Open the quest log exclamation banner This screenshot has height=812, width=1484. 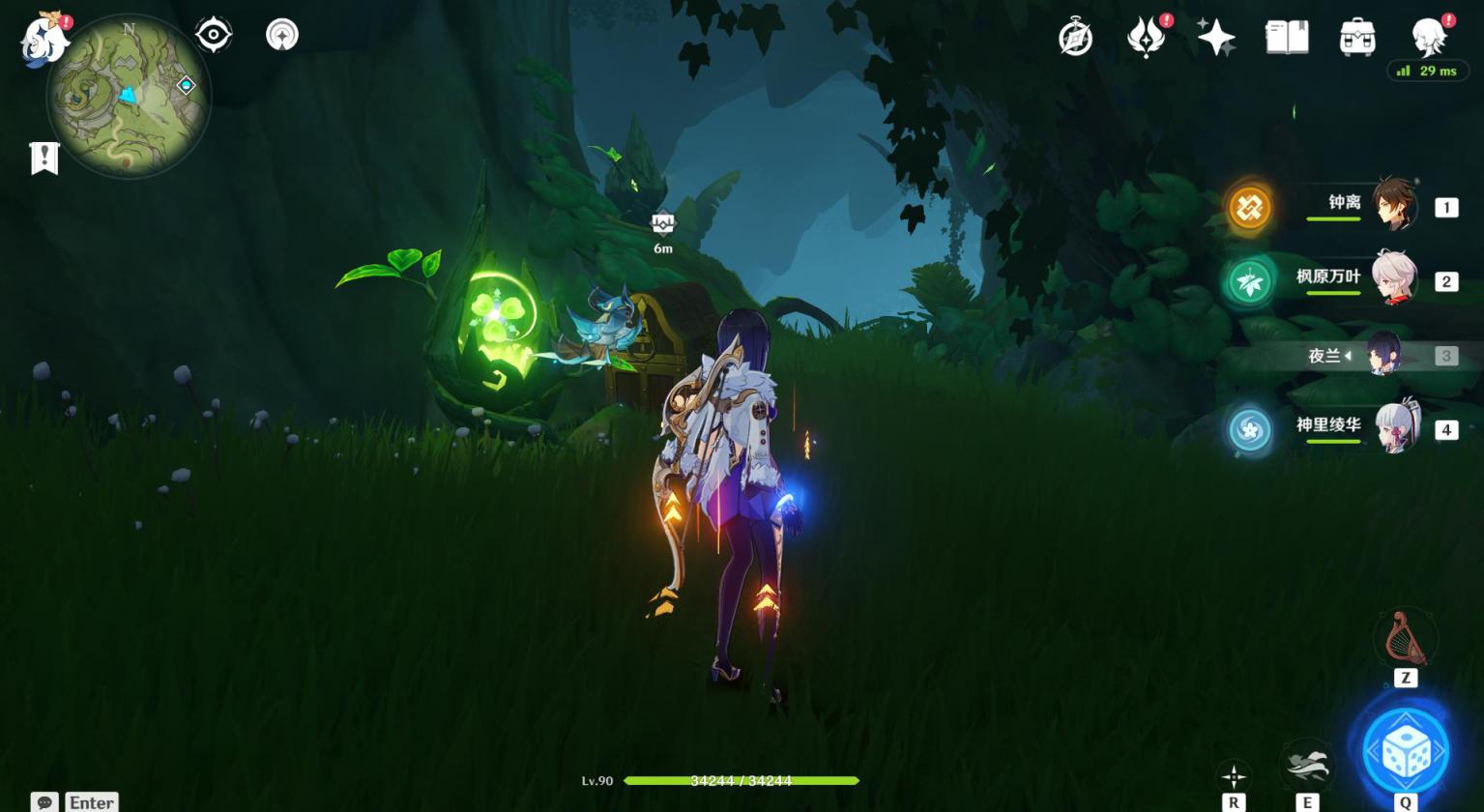coord(44,159)
